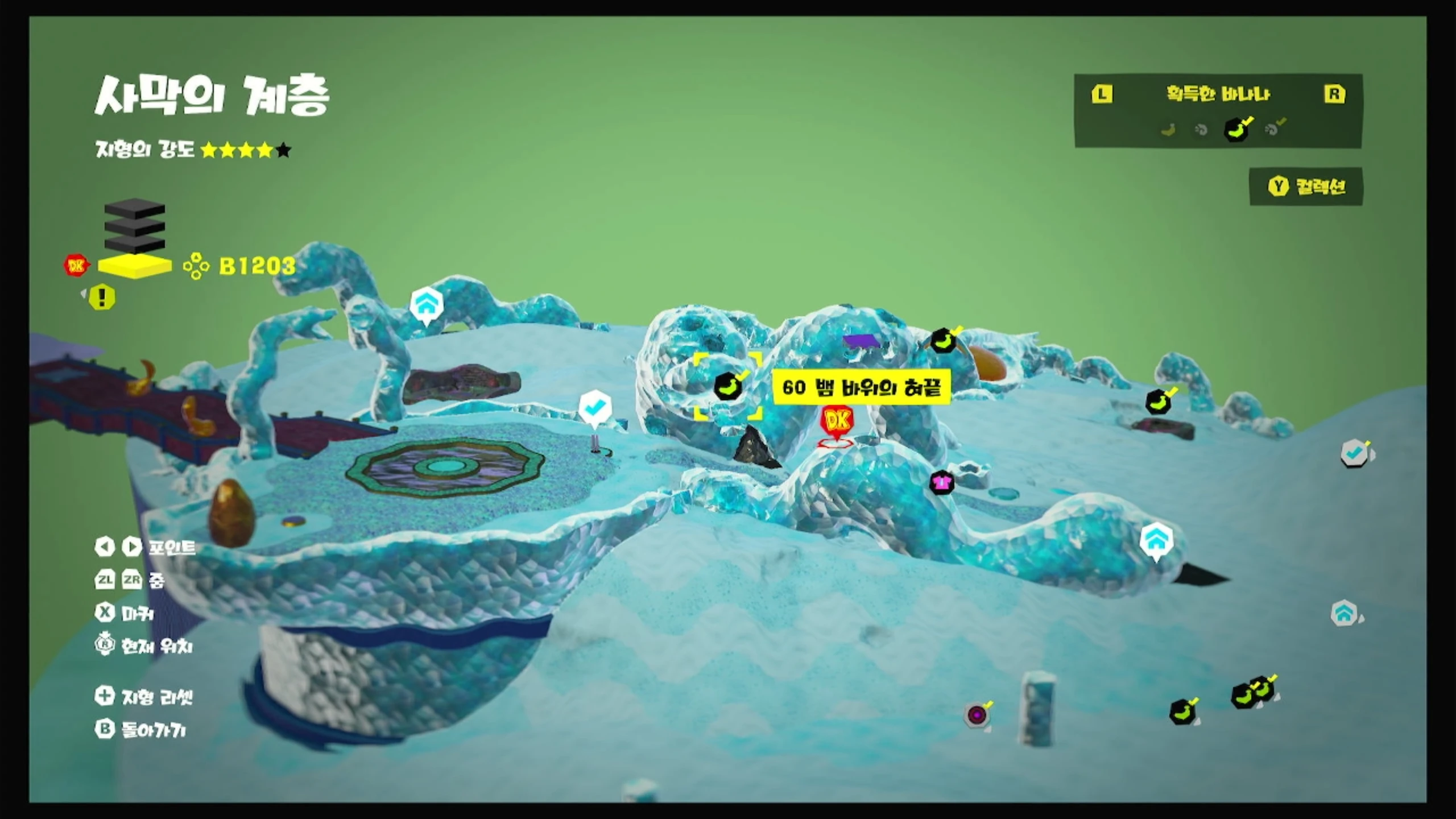Select the highlighted banana marker labeled 60
This screenshot has width=1456, height=819.
click(x=728, y=387)
